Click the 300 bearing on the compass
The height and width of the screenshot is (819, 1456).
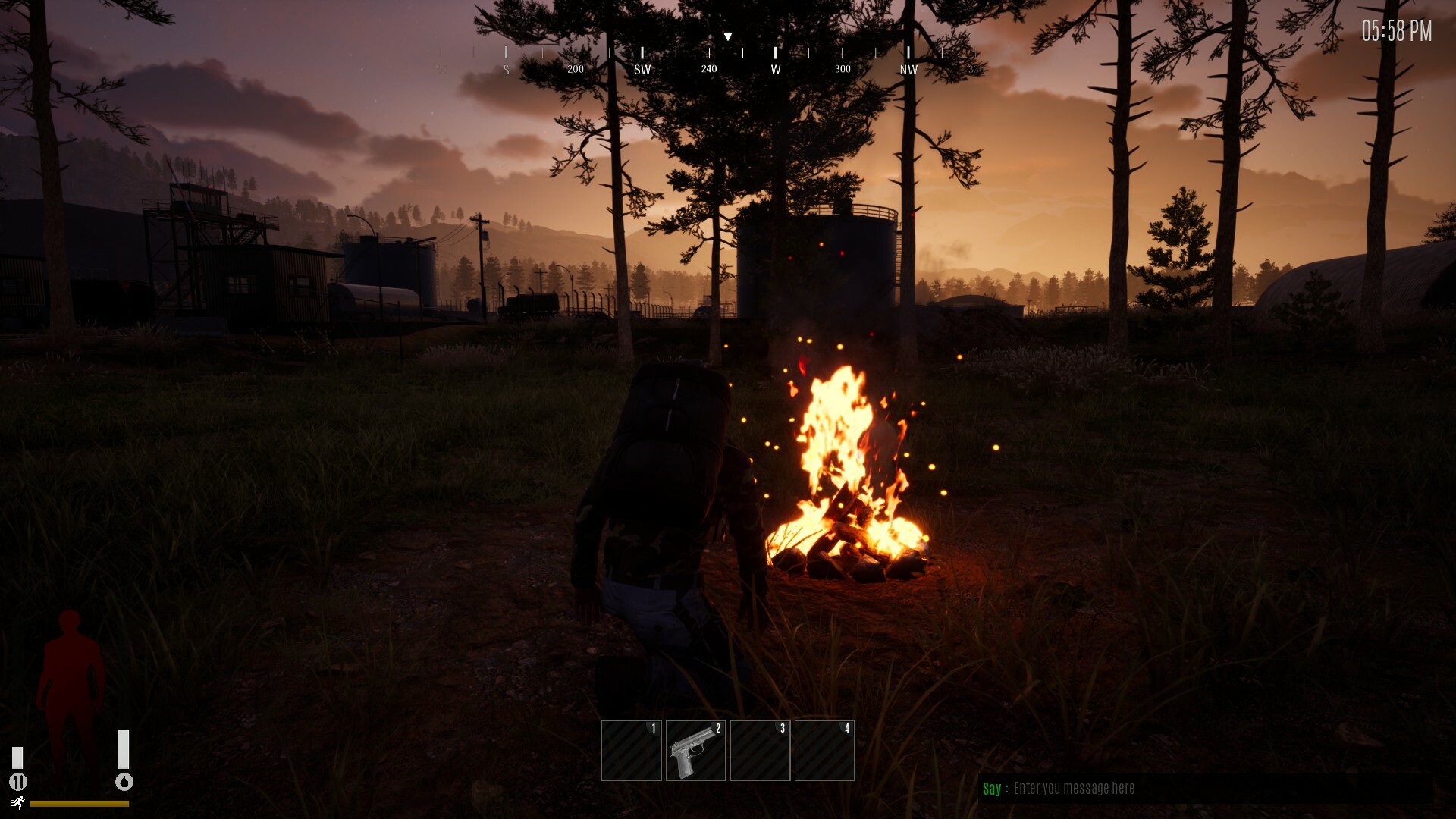coord(842,68)
